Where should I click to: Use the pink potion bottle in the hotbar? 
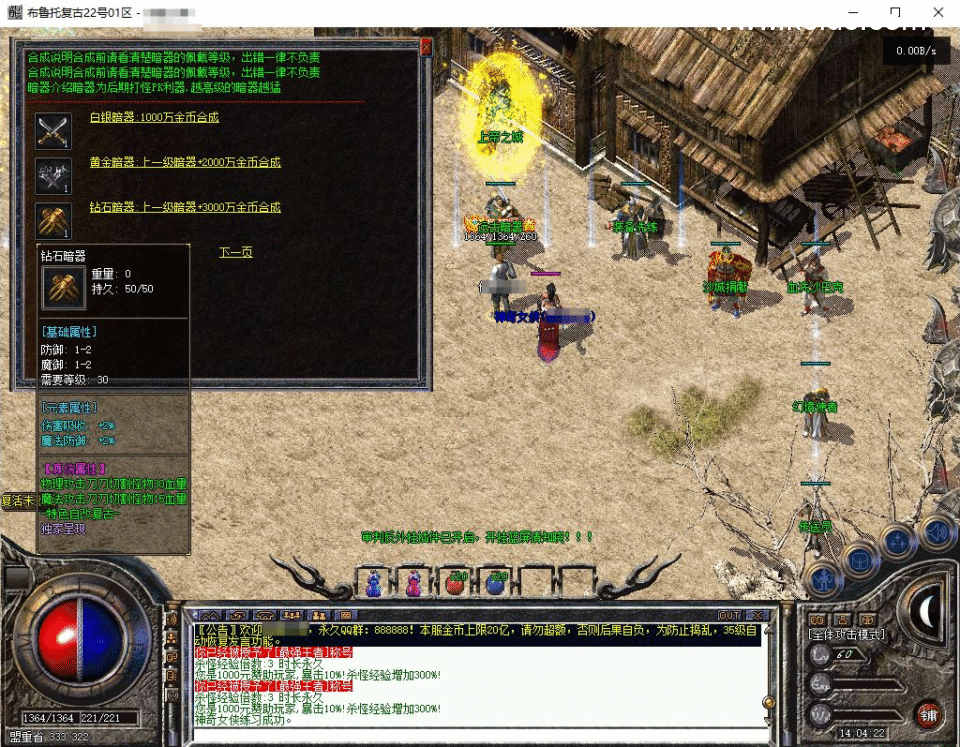(413, 582)
